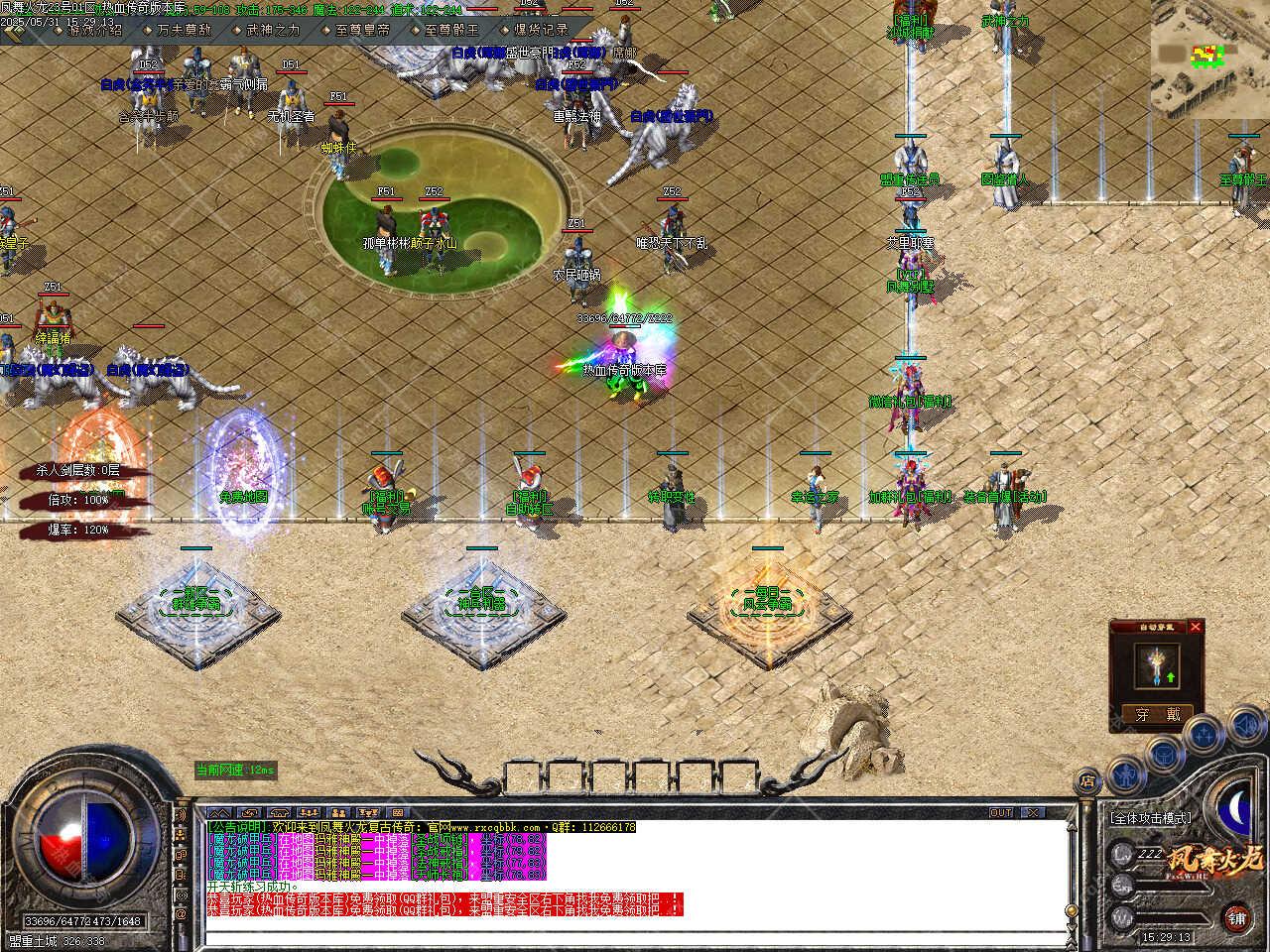Close the chat panel with X

1032,813
